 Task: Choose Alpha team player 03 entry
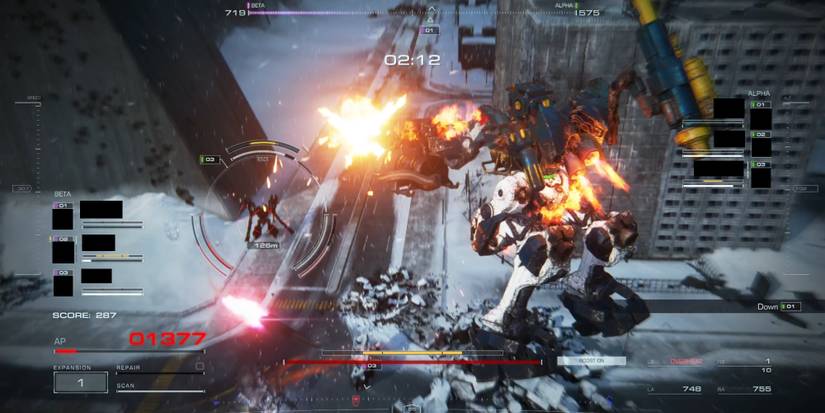point(727,170)
